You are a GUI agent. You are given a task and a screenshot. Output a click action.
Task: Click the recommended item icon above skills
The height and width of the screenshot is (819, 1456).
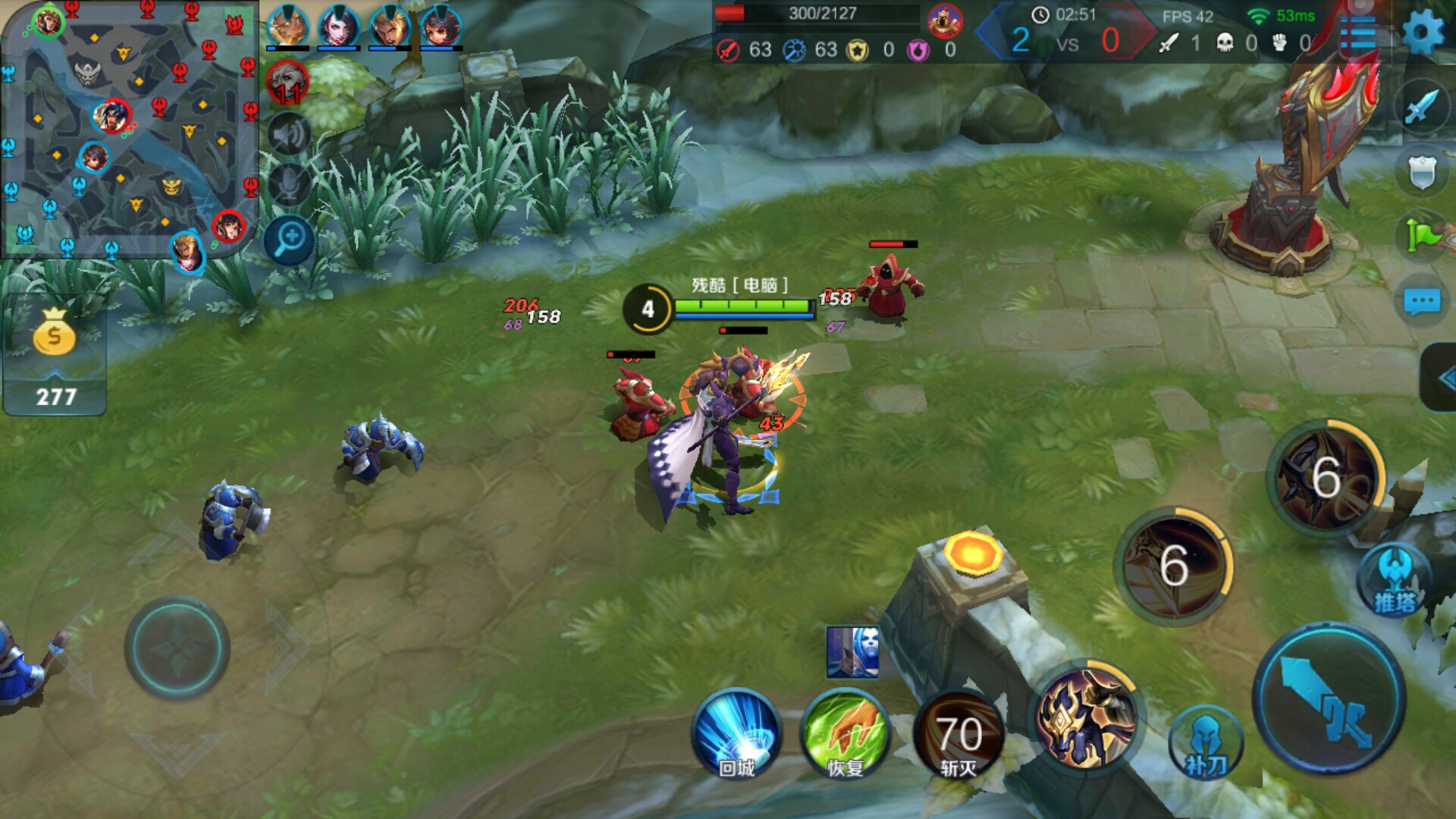(x=853, y=652)
